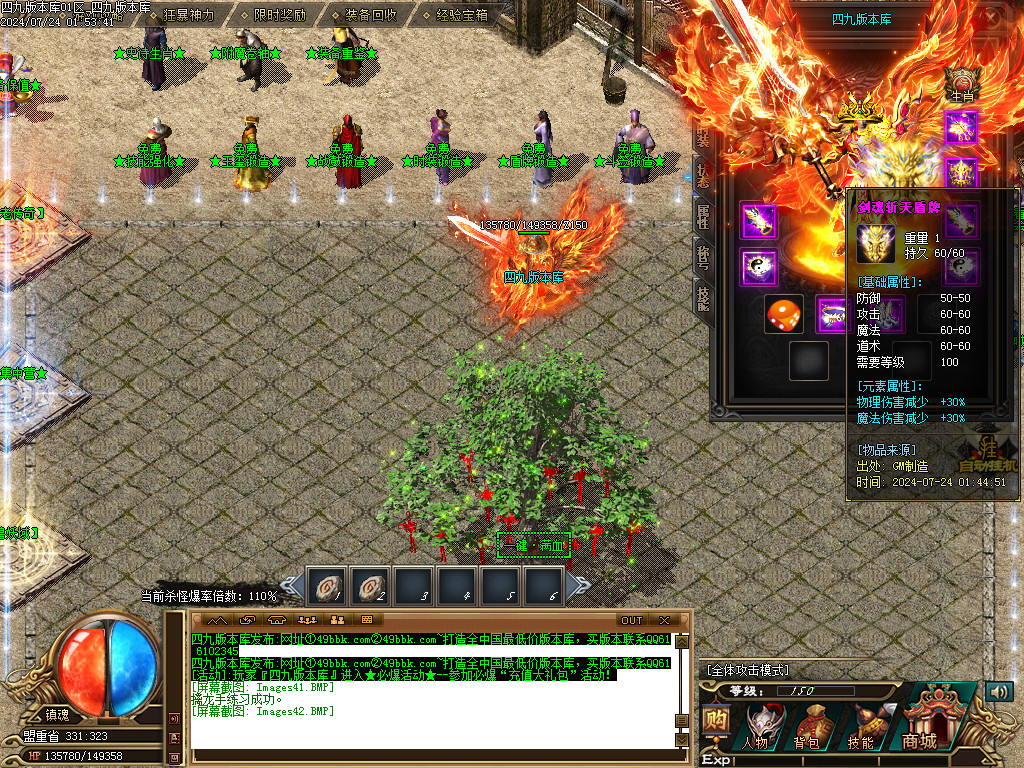Open the 背包 backpack
The width and height of the screenshot is (1024, 768).
pos(807,724)
